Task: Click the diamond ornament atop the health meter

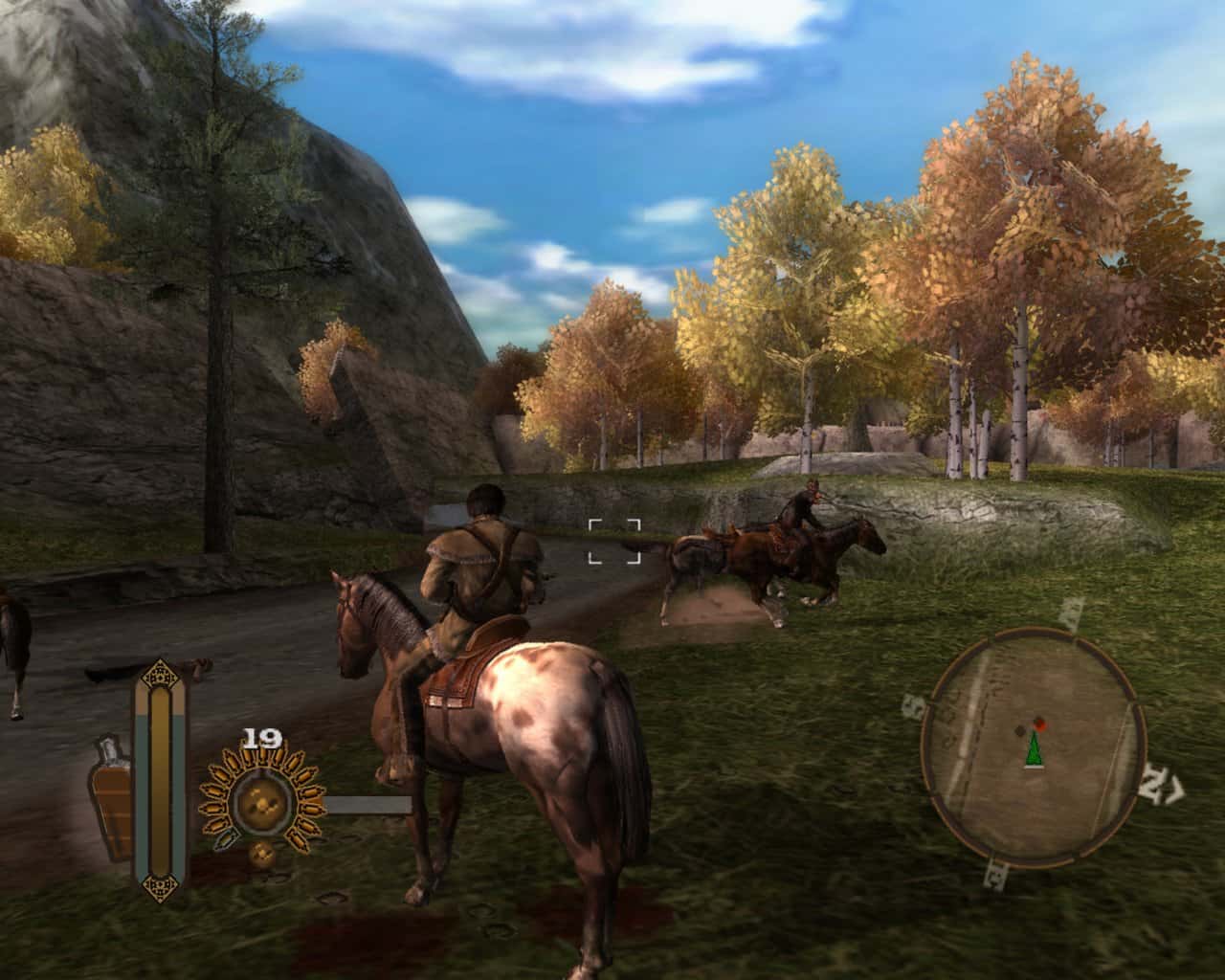Action: 160,676
